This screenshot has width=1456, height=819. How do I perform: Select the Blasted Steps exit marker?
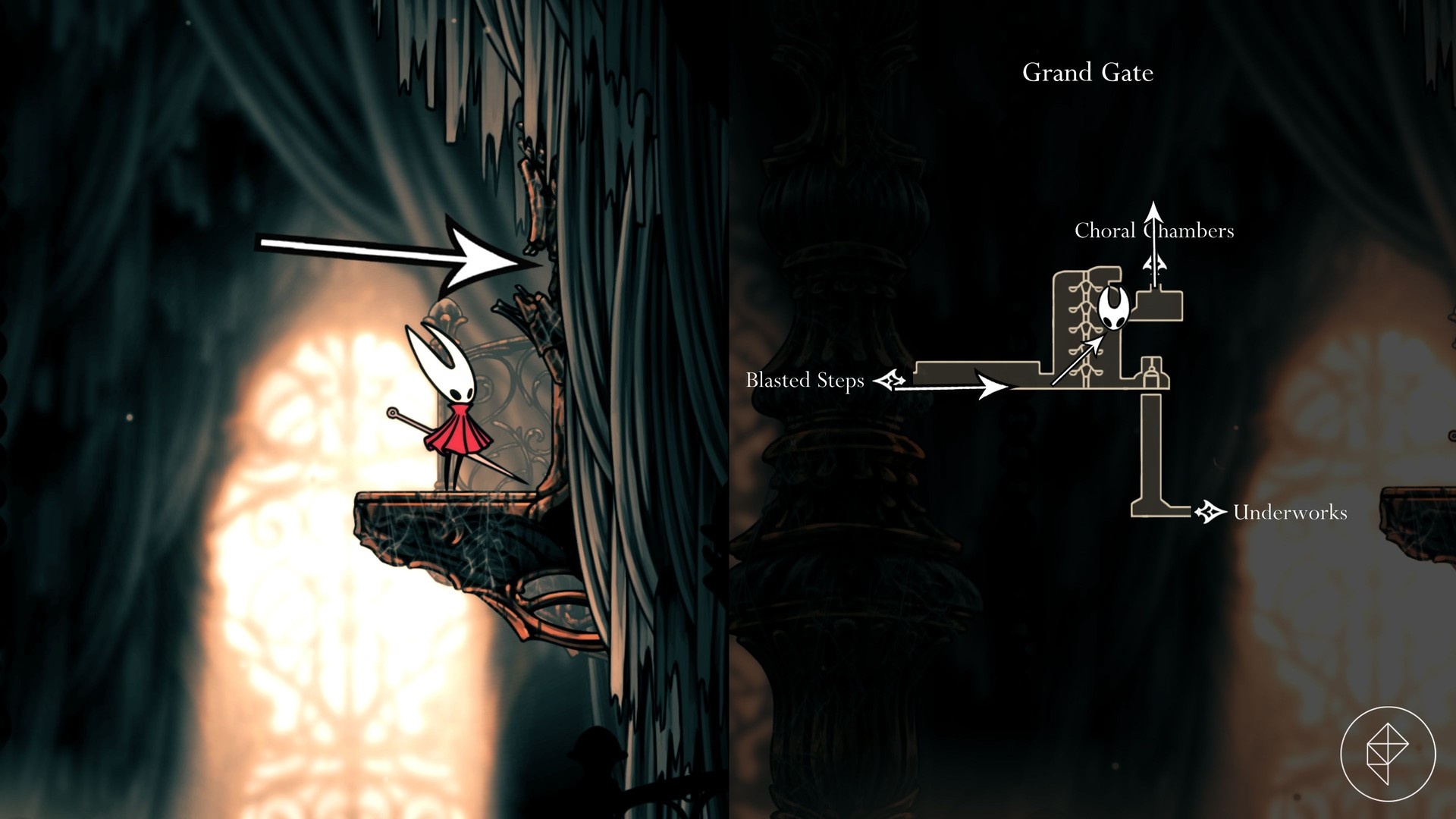[890, 379]
